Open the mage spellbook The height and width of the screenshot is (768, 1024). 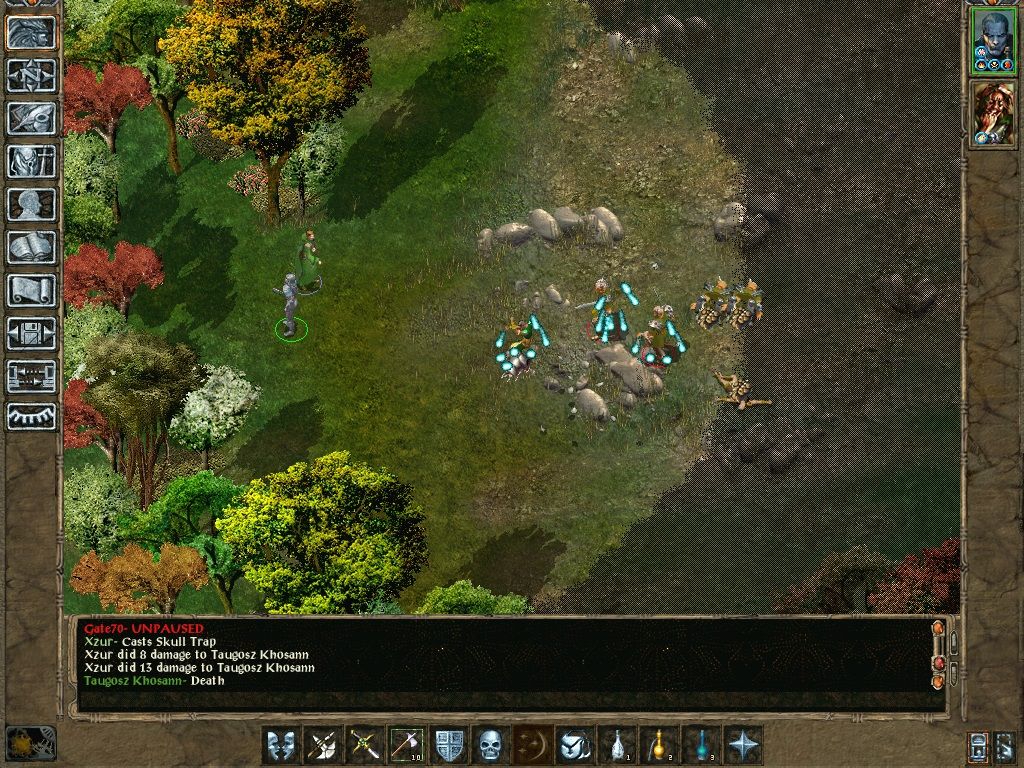pyautogui.click(x=31, y=247)
